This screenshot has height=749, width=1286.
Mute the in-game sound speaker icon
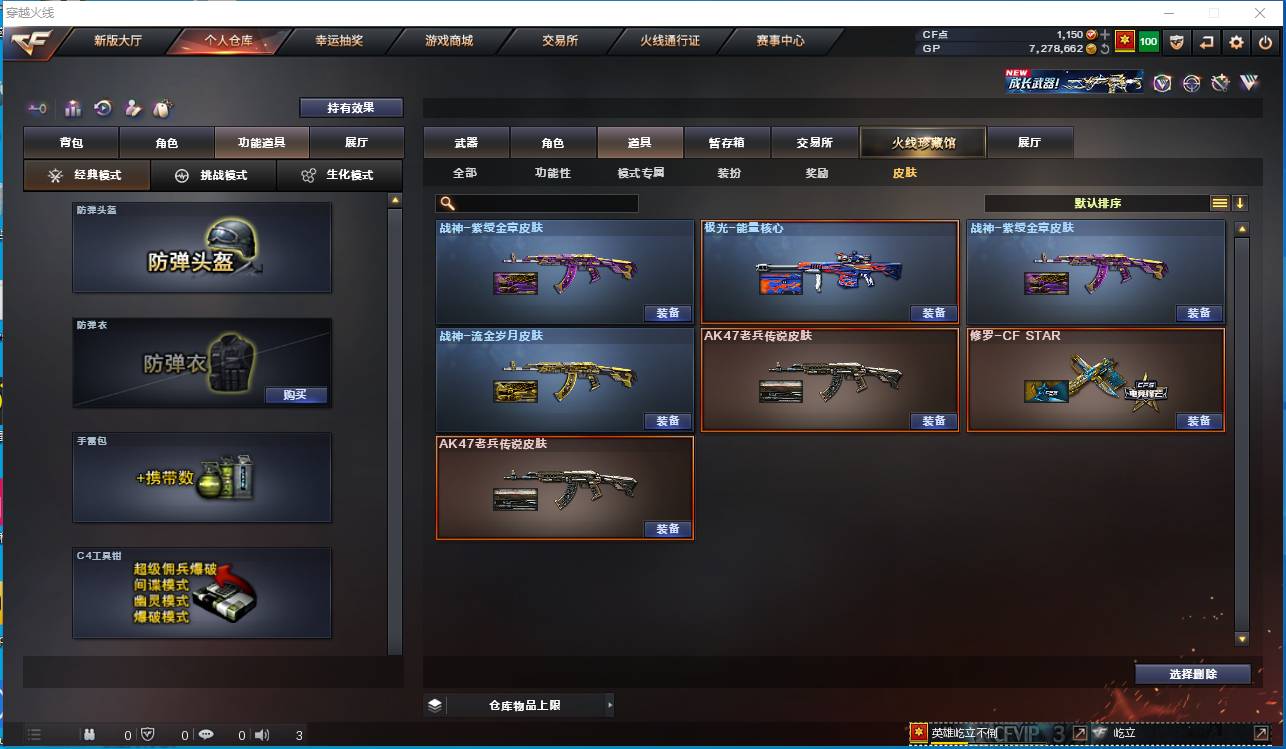coord(261,734)
